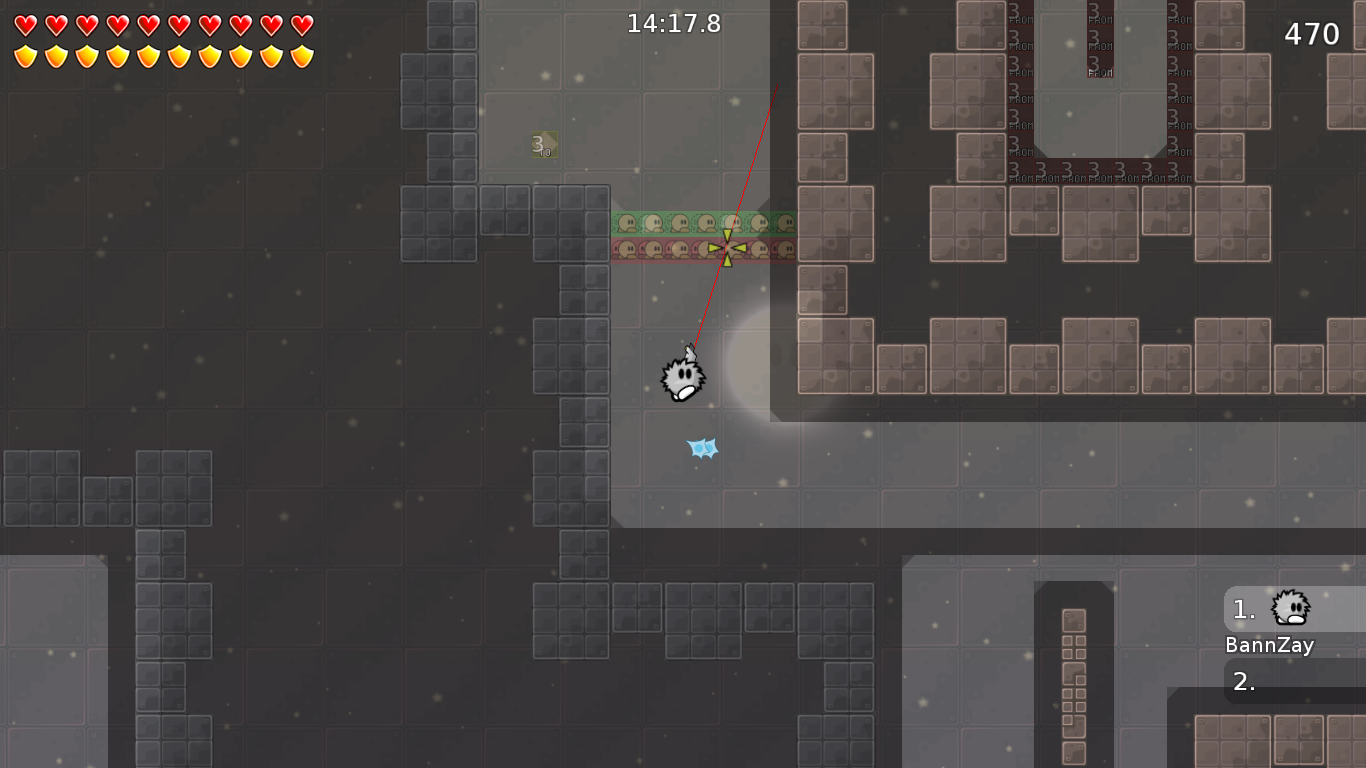Click the match timer showing 14:17.8

673,24
